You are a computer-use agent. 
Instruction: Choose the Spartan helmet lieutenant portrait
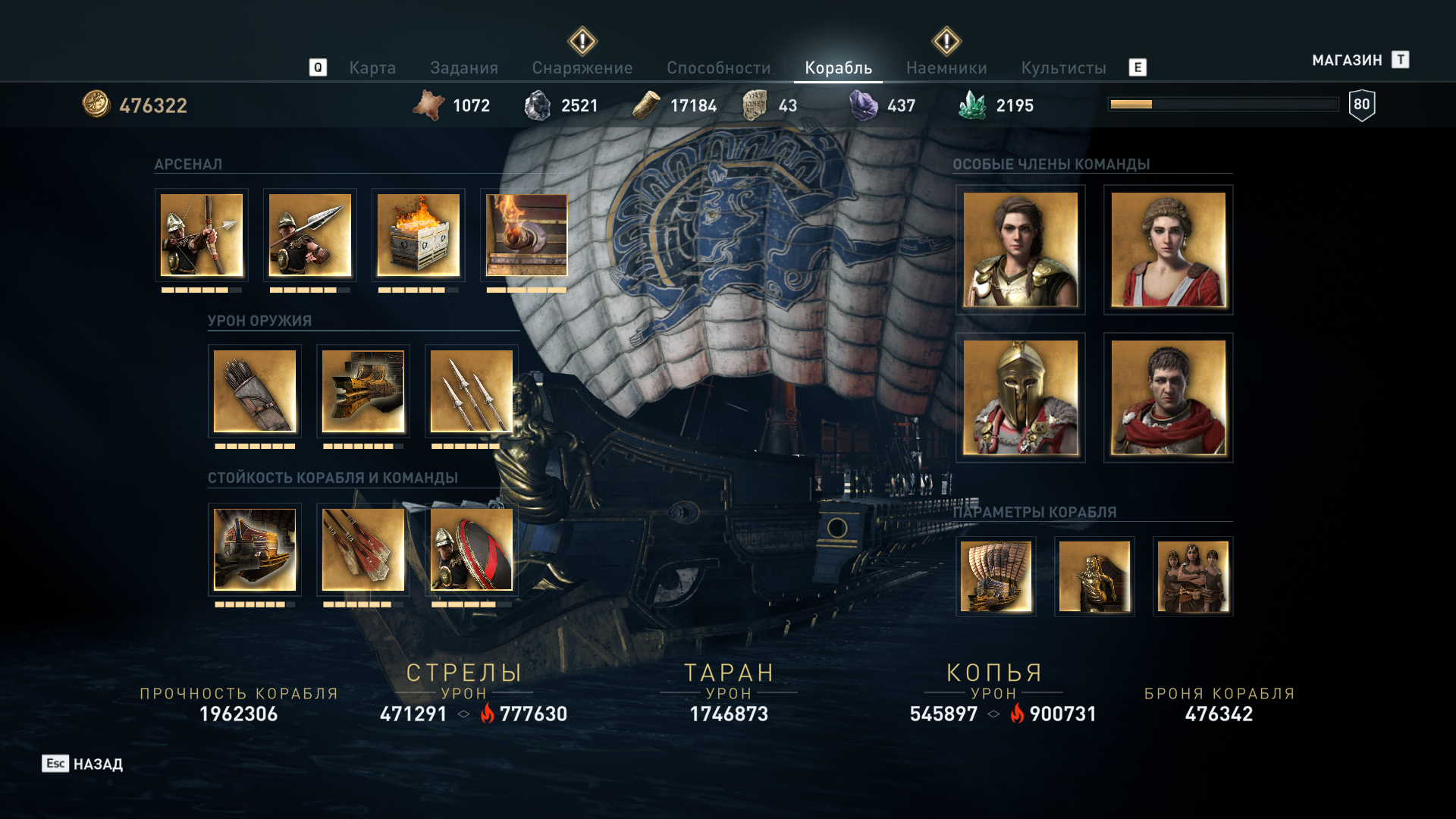(x=1021, y=397)
